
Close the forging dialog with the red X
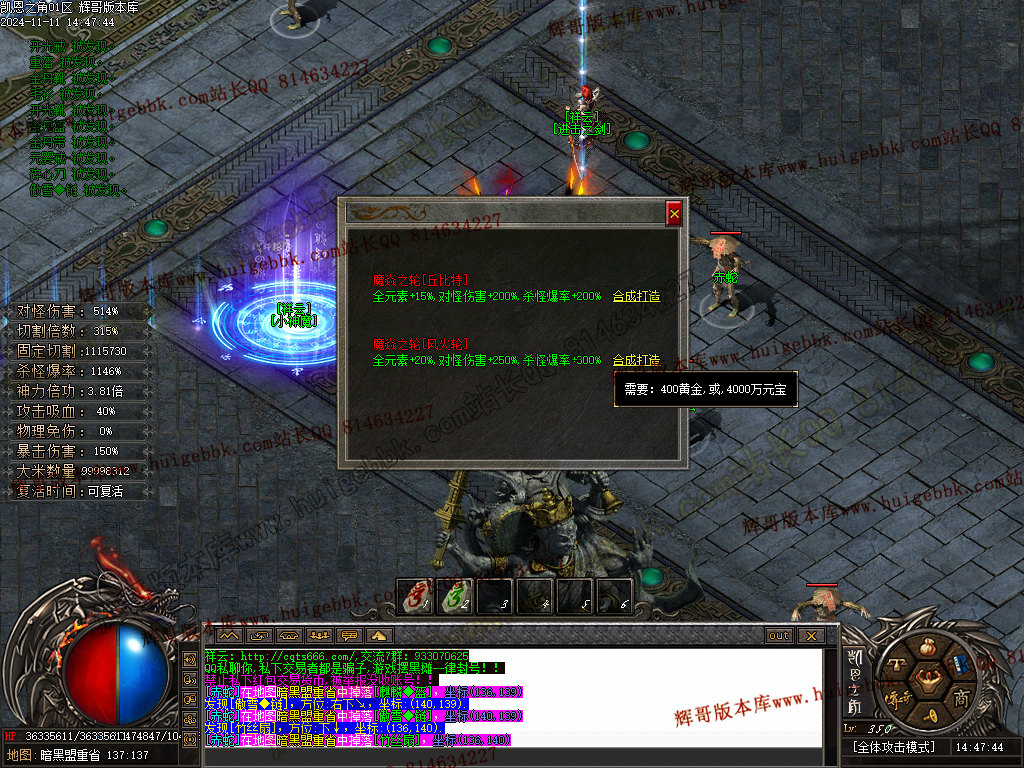[x=674, y=213]
